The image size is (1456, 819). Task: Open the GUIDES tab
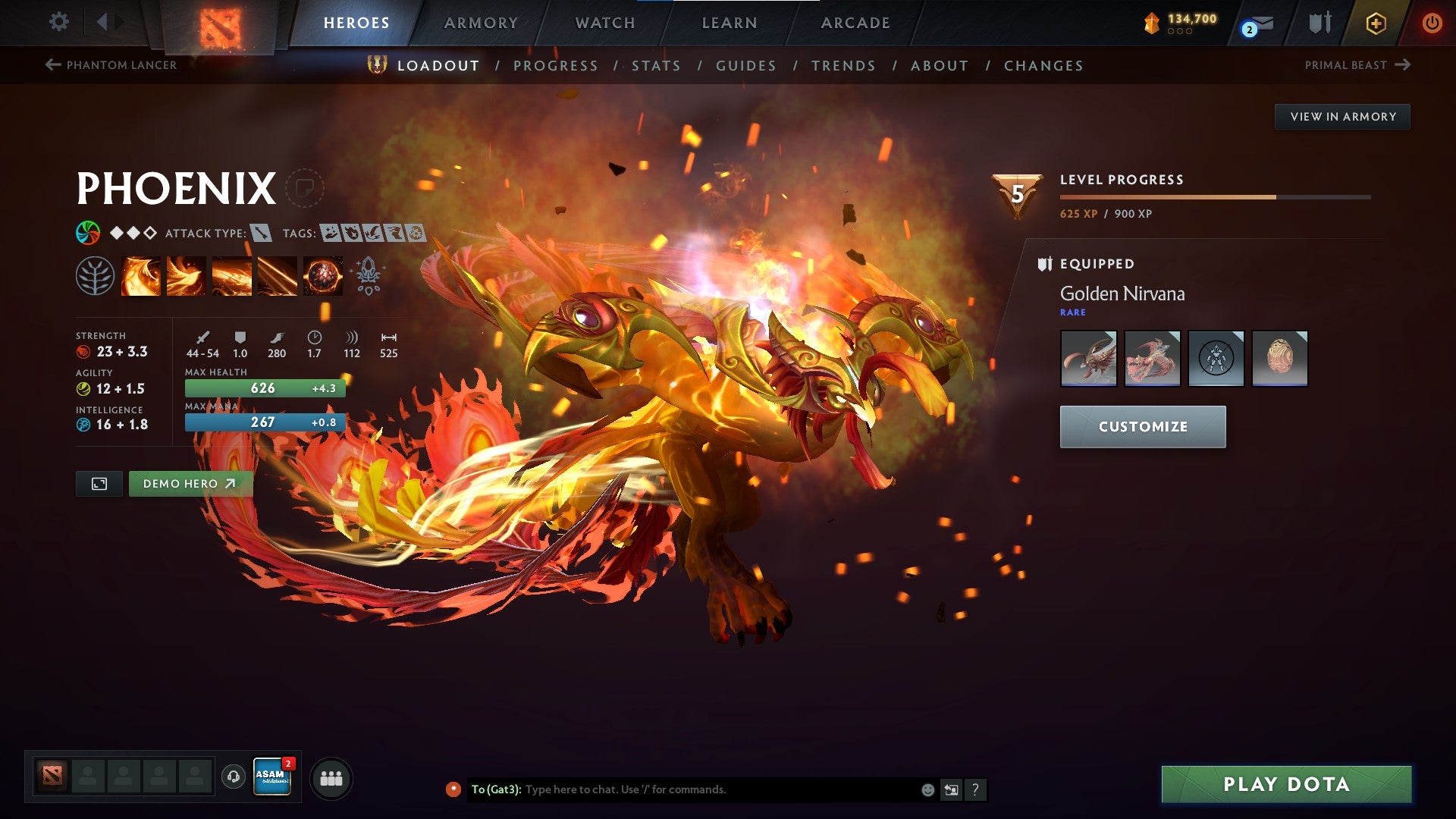[745, 66]
